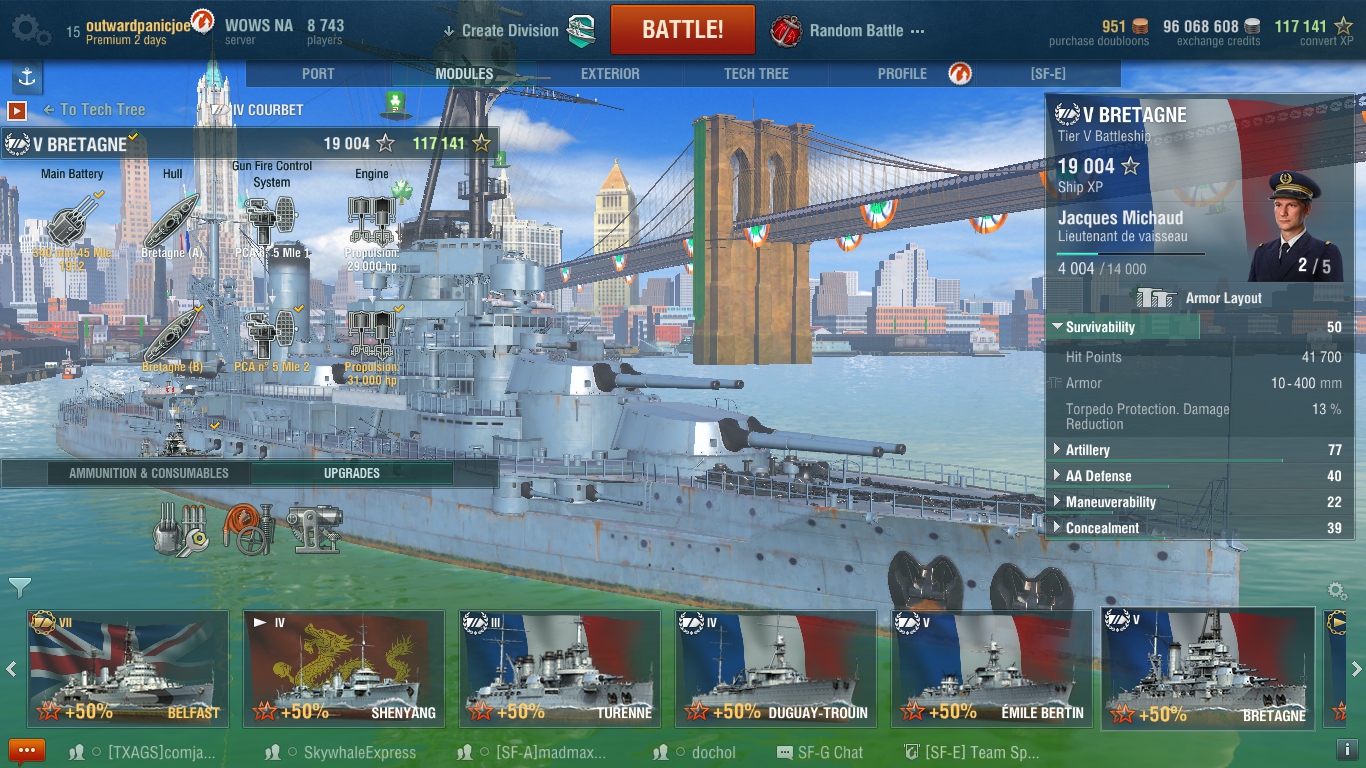Expand the Maneuverability stats section
Image resolution: width=1366 pixels, height=768 pixels.
(1110, 502)
